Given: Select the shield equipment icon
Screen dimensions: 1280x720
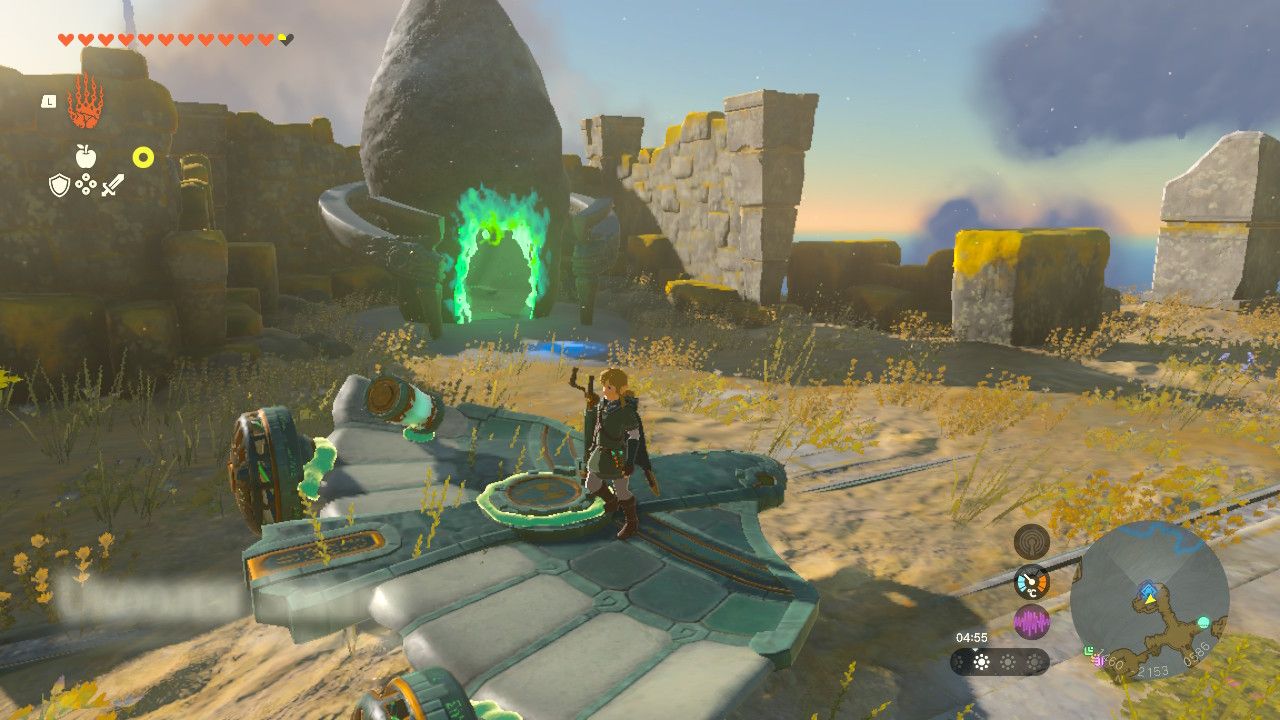Looking at the screenshot, I should pyautogui.click(x=59, y=184).
